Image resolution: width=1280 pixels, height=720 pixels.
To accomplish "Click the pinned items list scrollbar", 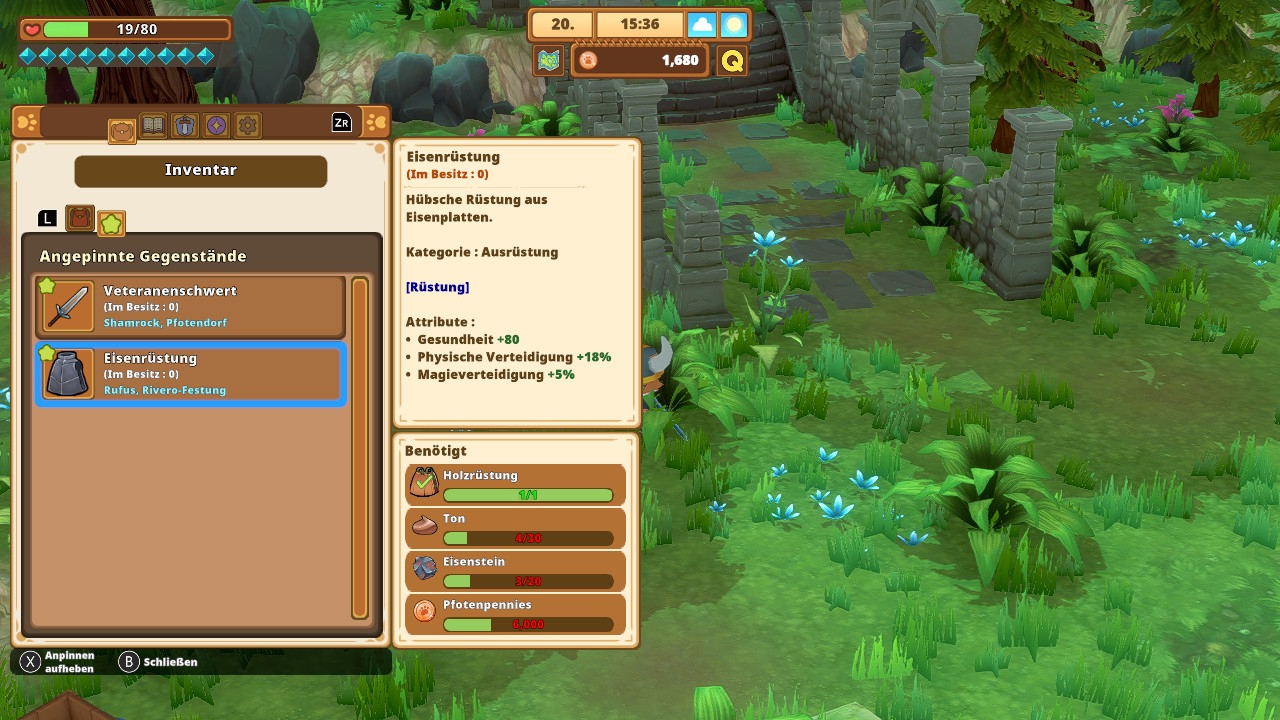I will click(360, 448).
